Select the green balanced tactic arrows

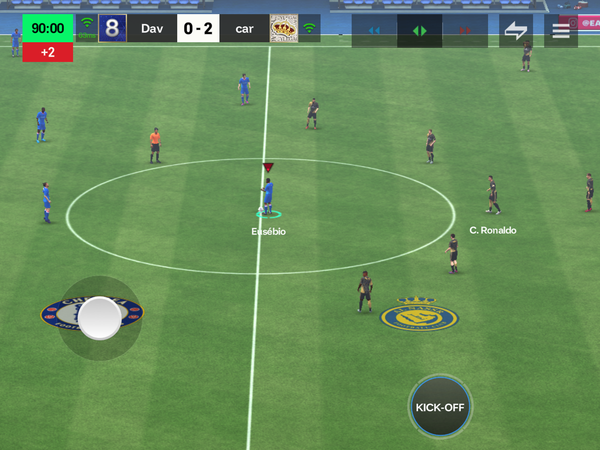419,30
